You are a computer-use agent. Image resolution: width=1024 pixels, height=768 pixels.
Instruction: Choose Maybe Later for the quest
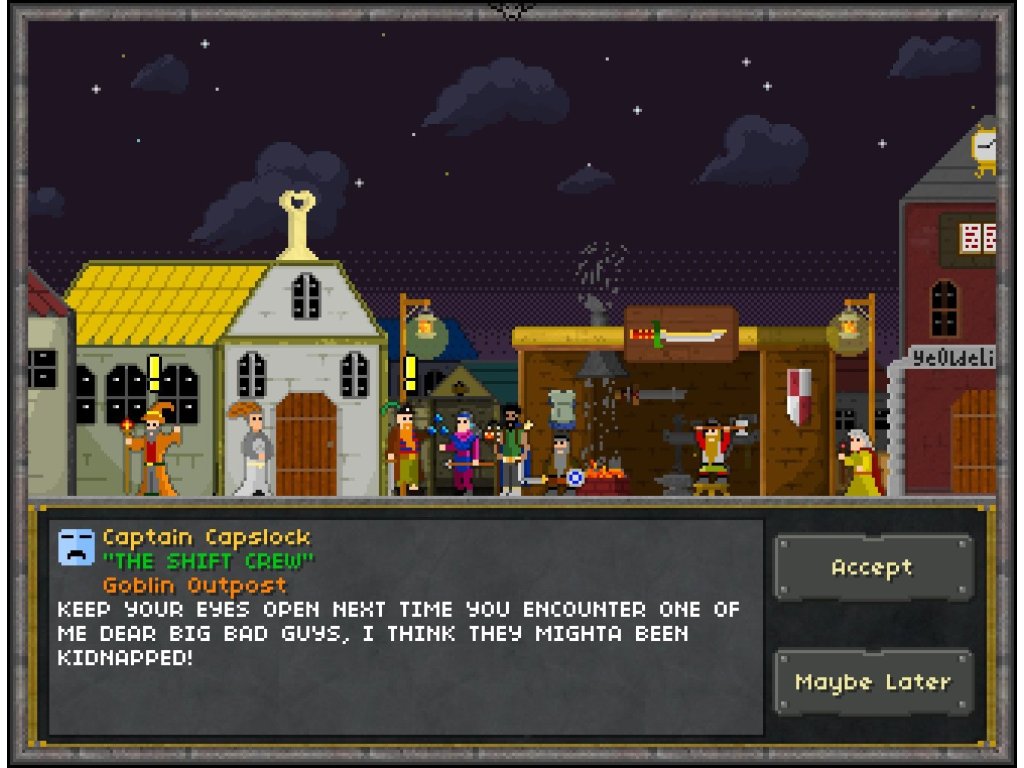(x=873, y=682)
